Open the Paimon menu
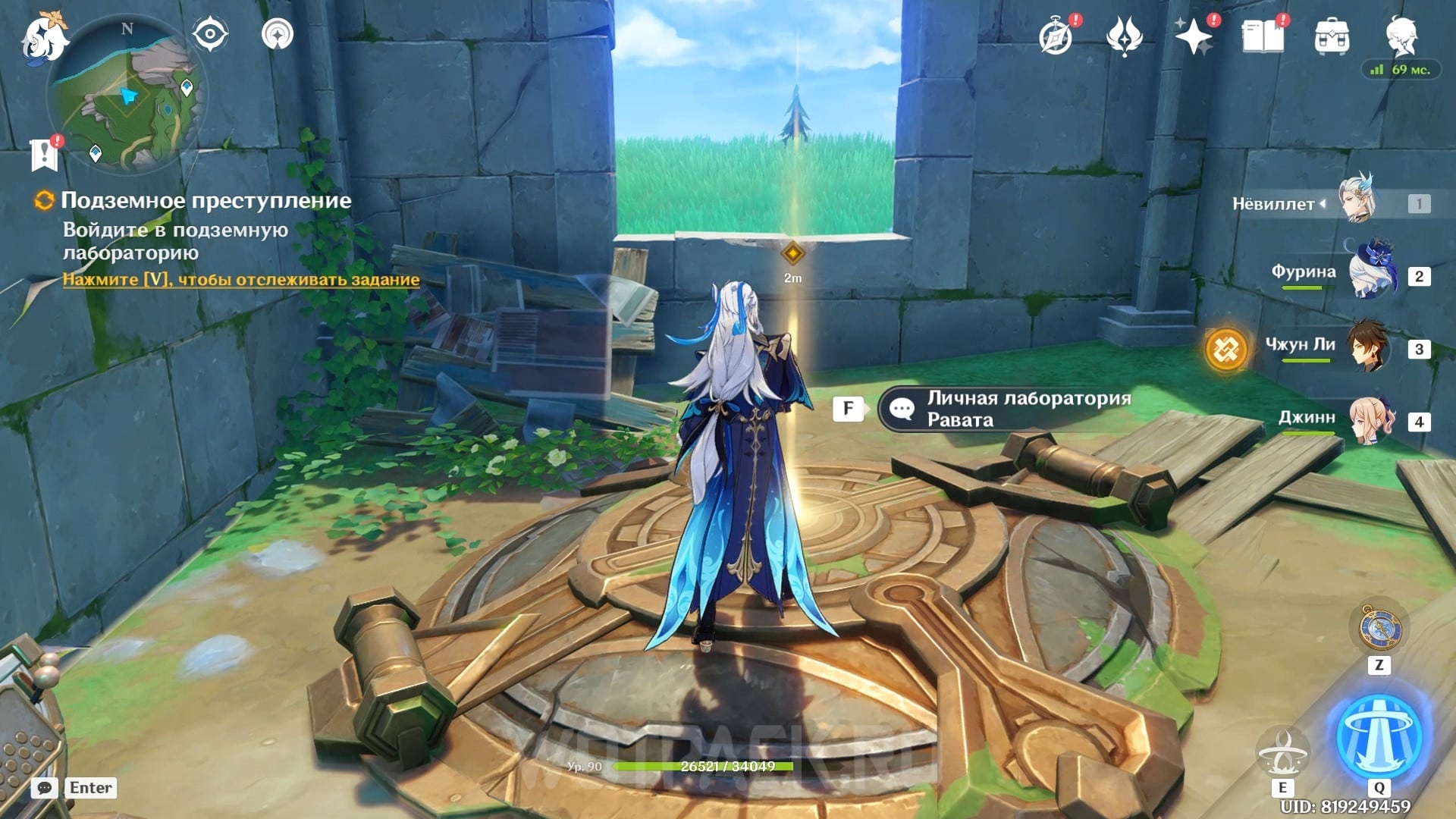 (44, 38)
